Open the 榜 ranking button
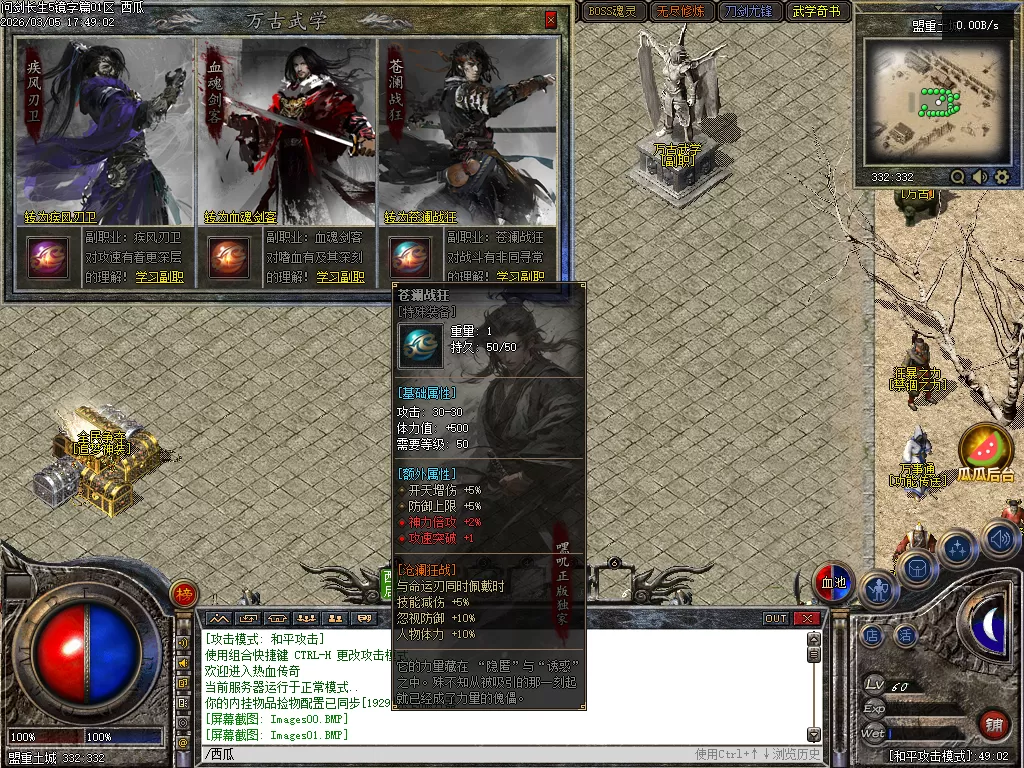Screen dimensions: 1024x768 [x=184, y=594]
